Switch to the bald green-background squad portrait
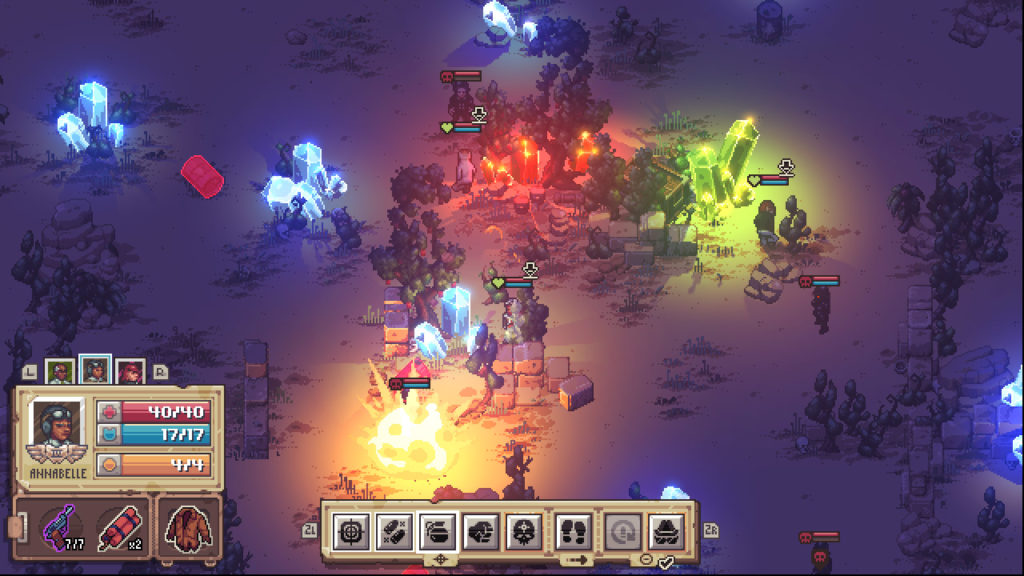This screenshot has width=1024, height=576. point(60,372)
